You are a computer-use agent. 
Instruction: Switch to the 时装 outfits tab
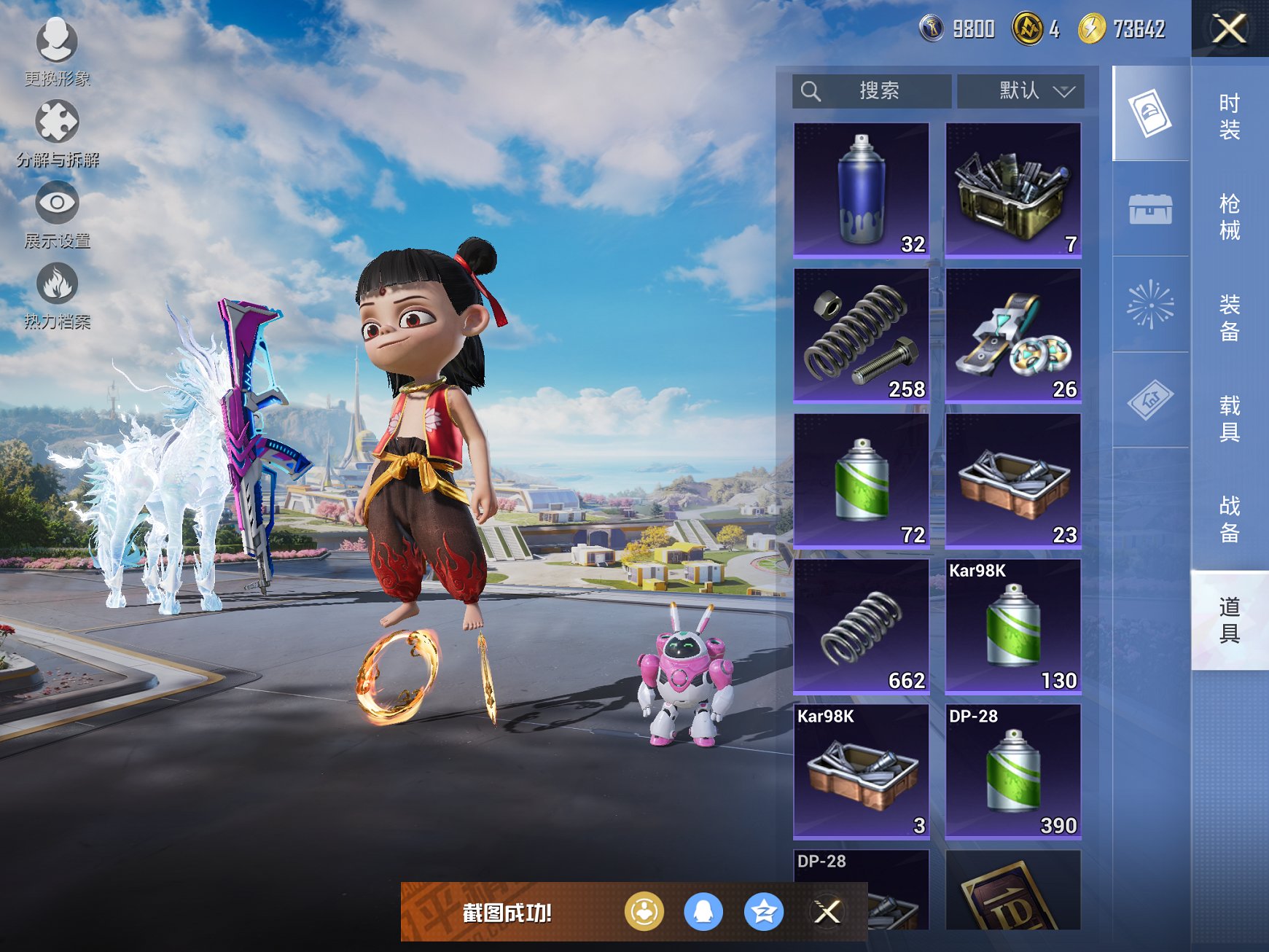(1229, 117)
